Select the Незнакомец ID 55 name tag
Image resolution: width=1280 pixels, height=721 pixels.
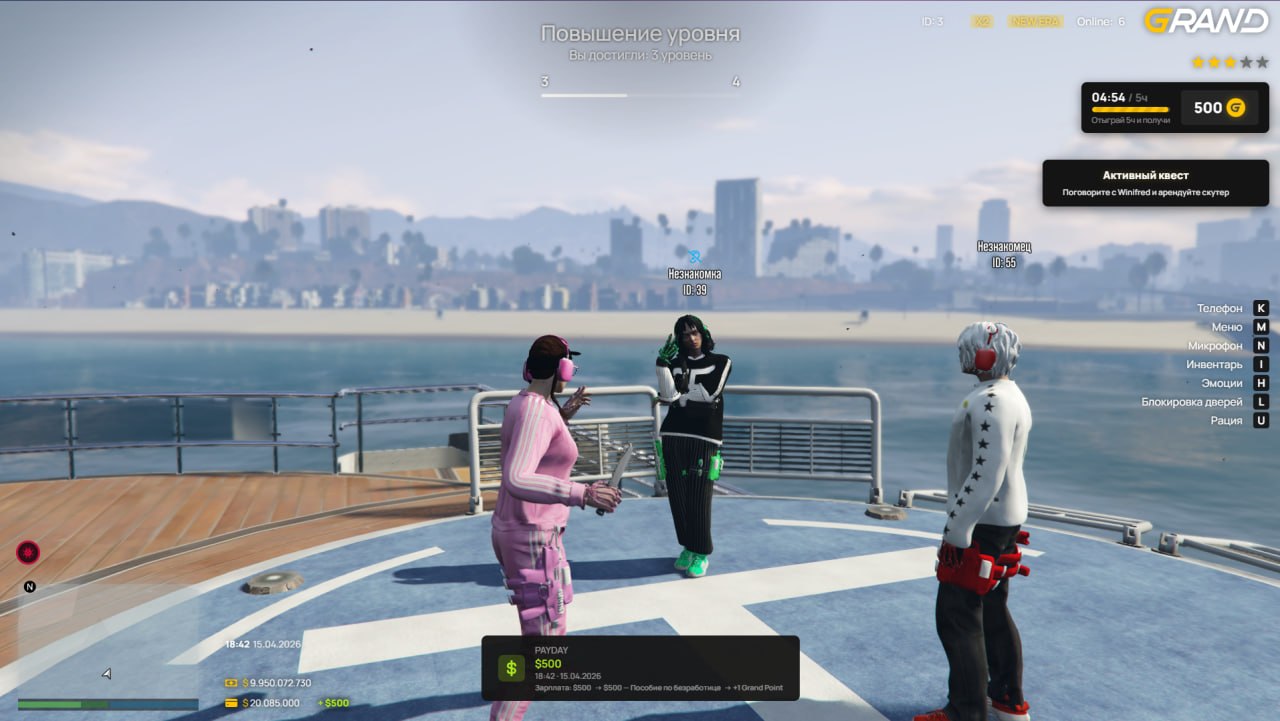(x=1004, y=254)
